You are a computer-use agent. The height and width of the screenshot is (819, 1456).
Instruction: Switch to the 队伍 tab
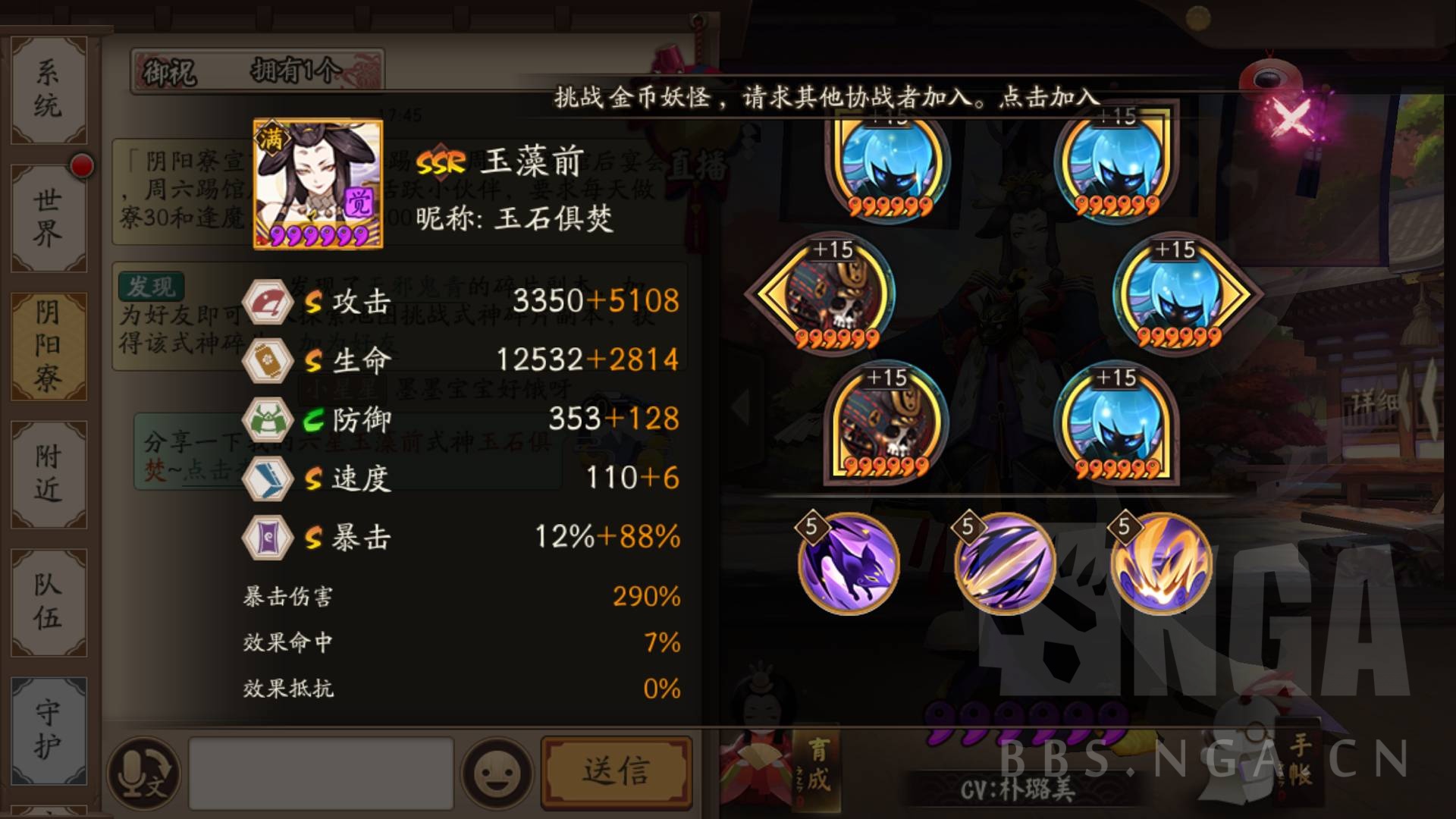[47, 601]
